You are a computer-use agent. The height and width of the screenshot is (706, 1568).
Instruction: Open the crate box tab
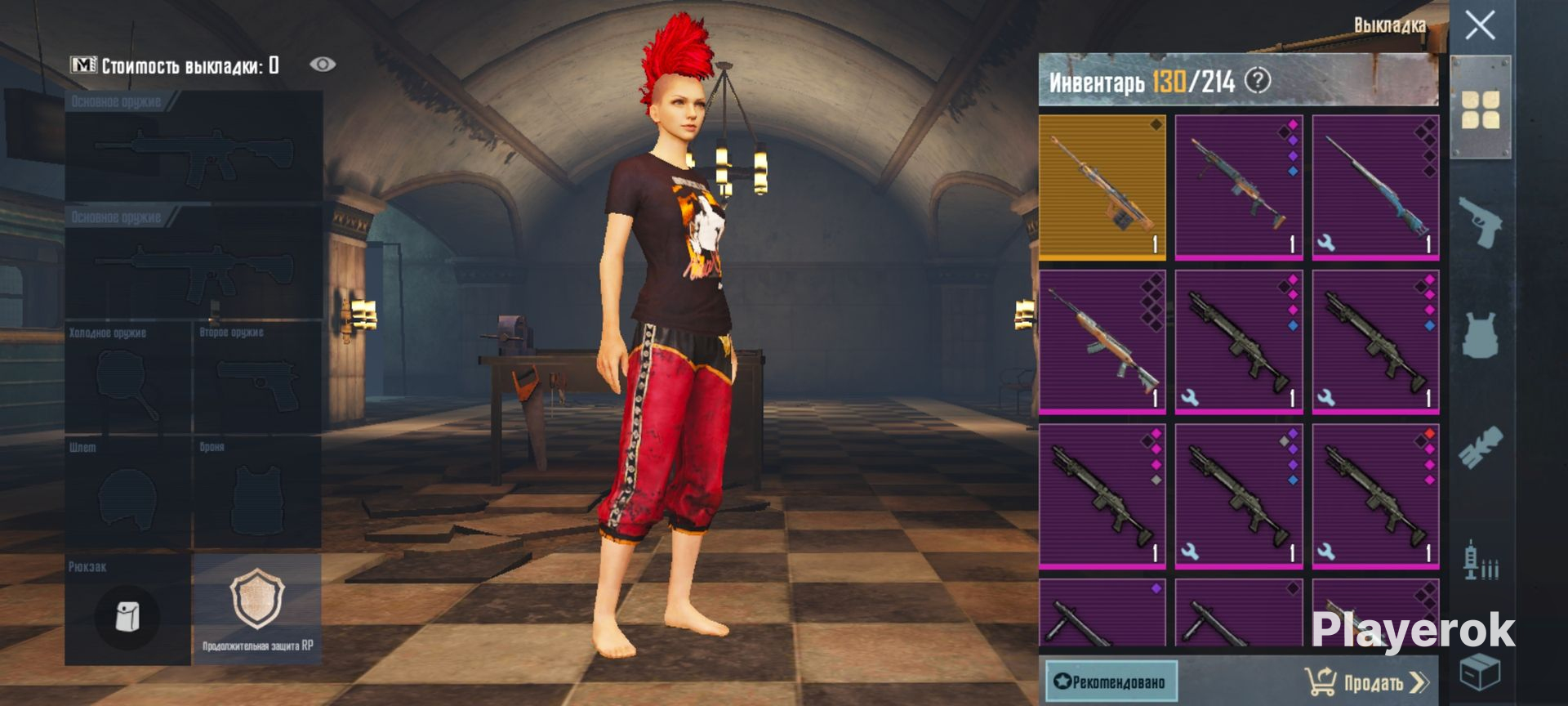coord(1480,672)
